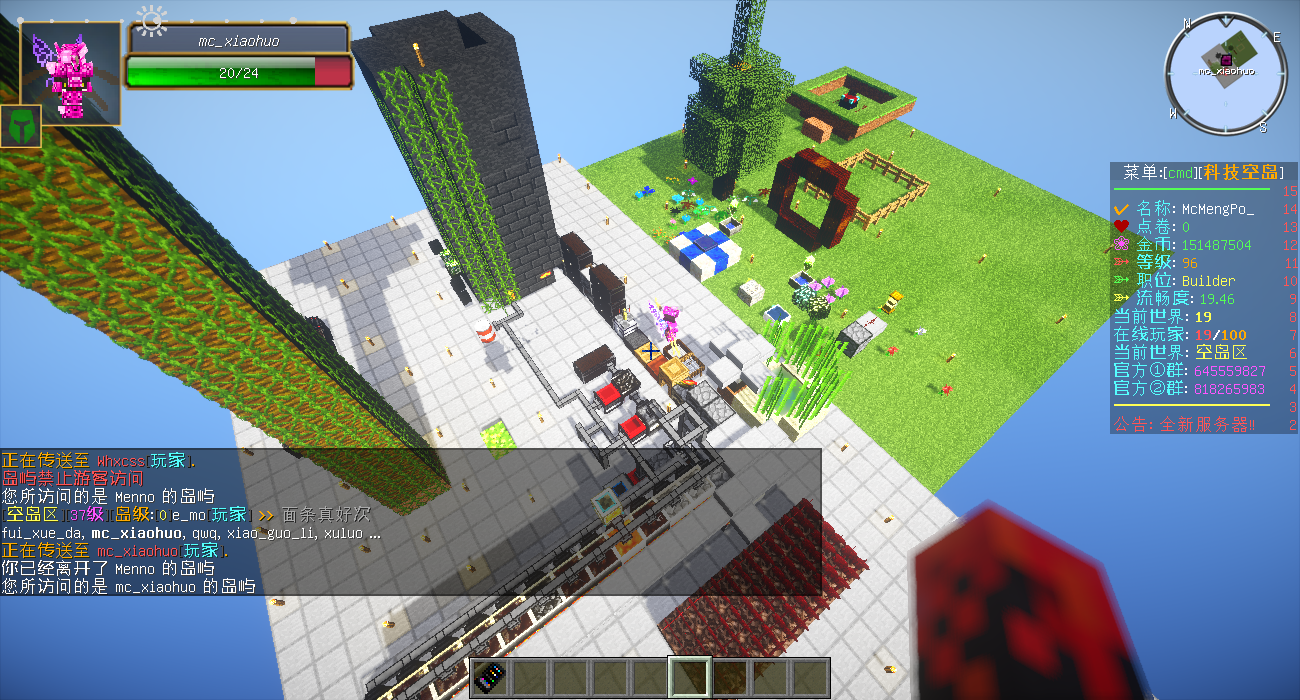The height and width of the screenshot is (700, 1300).
Task: Click the green helmet armor icon
Action: pos(20,126)
